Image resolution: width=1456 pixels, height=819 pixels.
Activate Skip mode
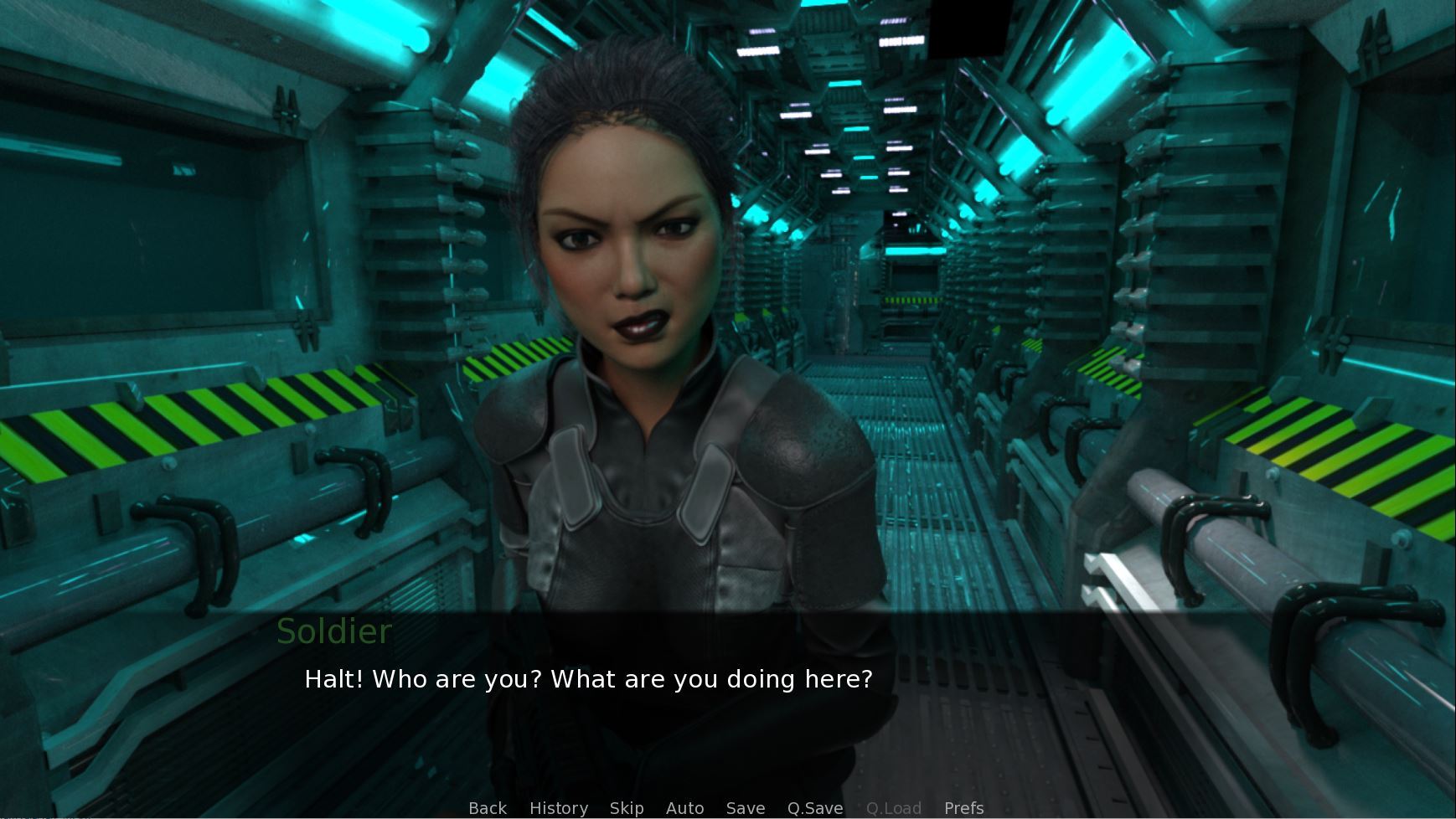click(x=627, y=808)
